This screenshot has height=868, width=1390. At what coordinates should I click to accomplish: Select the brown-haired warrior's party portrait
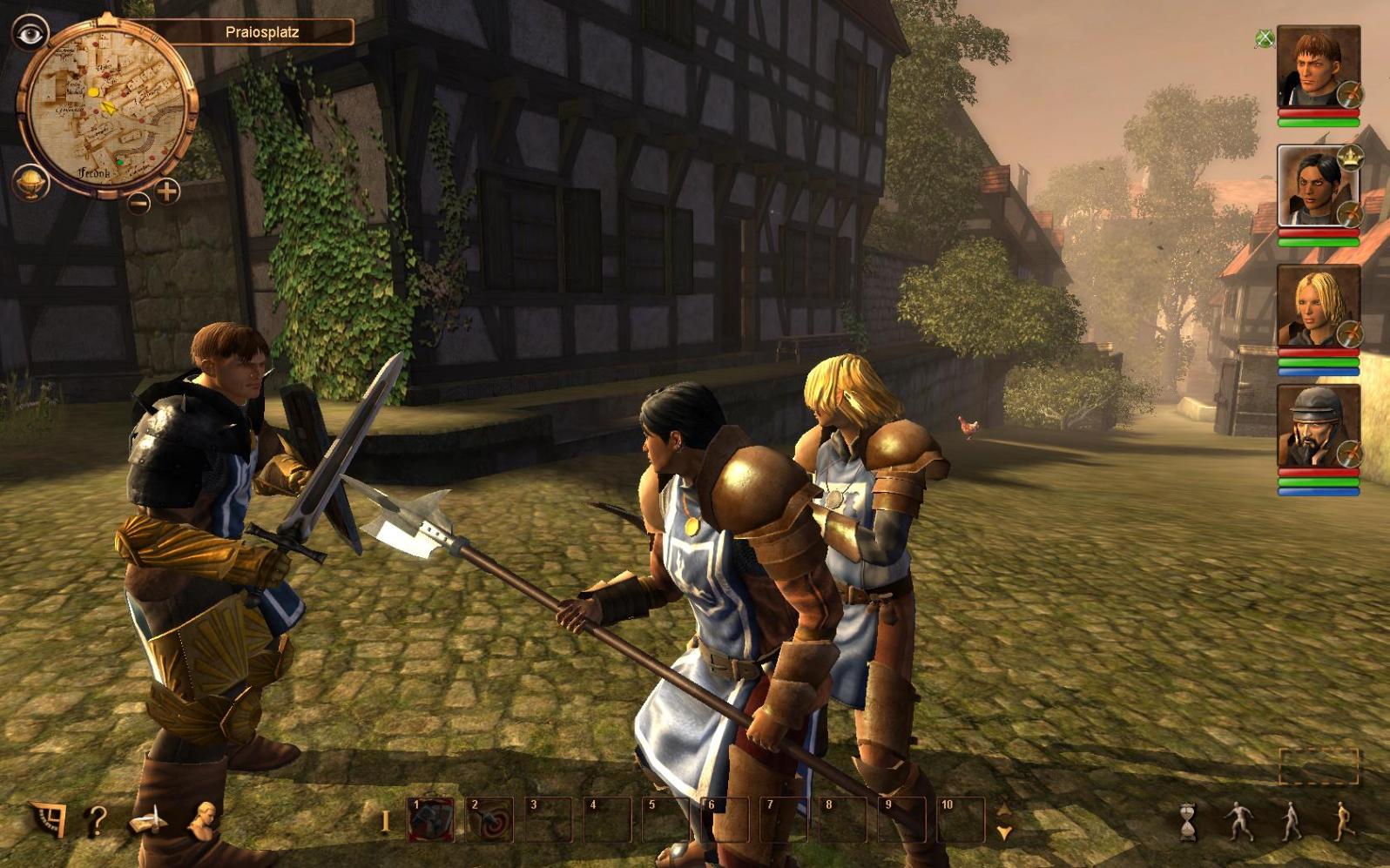coord(1317,68)
